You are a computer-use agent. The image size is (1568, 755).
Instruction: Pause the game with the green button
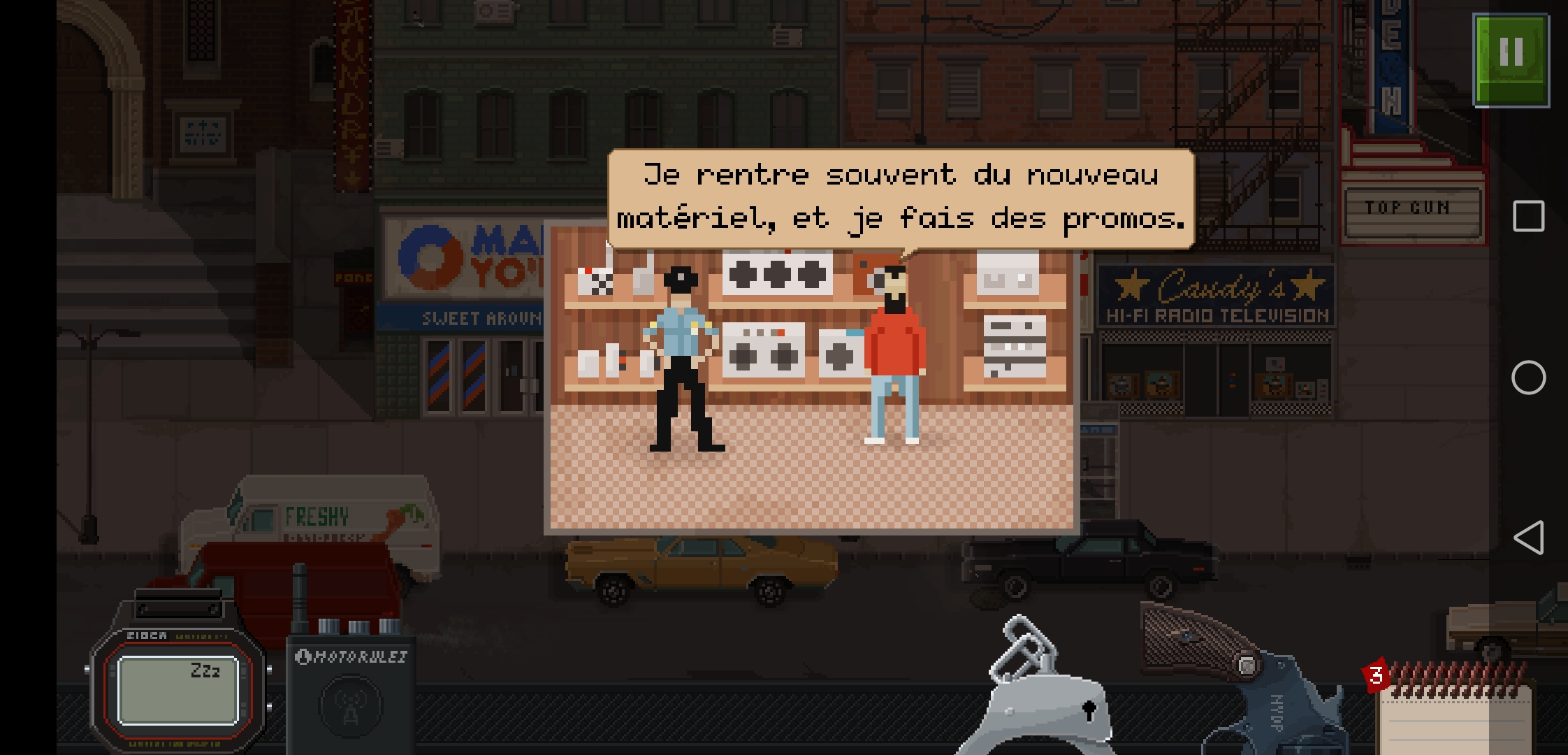1511,60
